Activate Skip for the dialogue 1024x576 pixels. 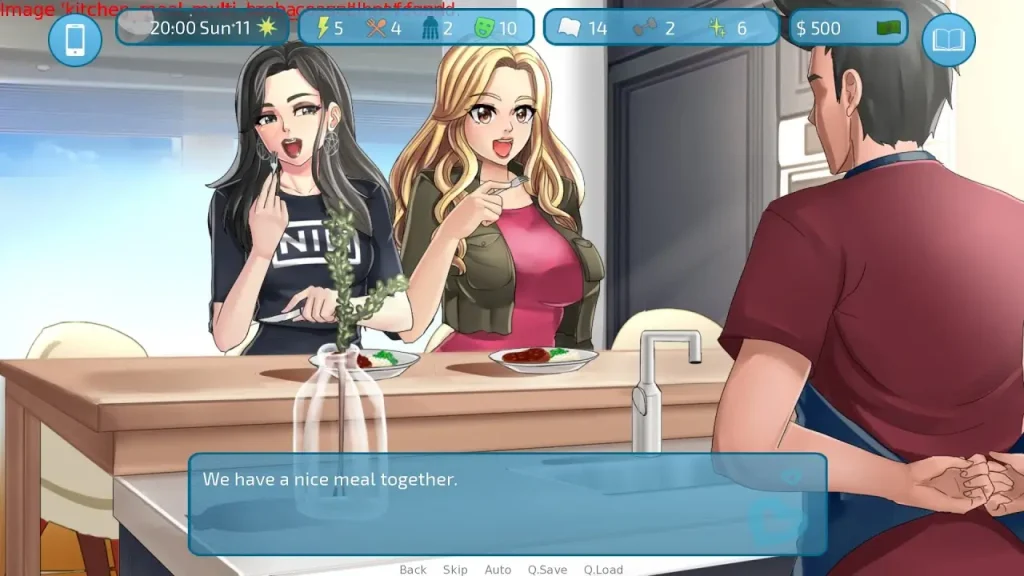[455, 569]
